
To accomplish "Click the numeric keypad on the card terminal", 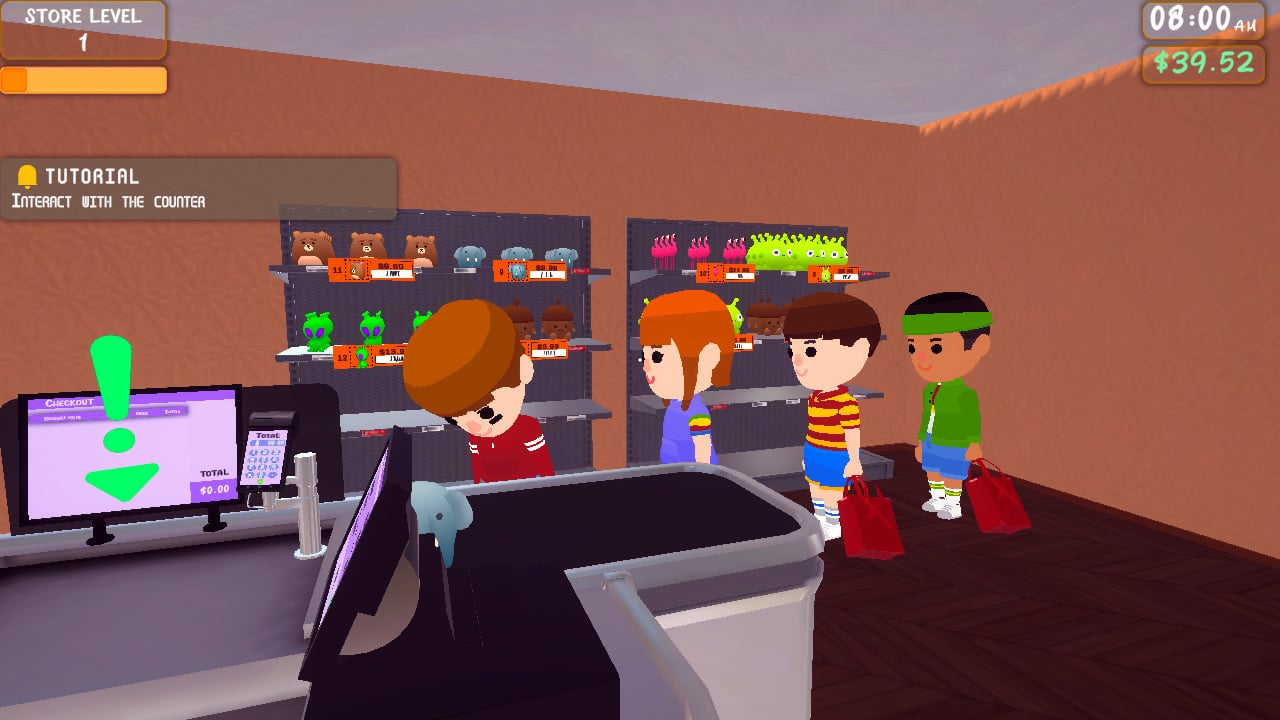I will (264, 460).
